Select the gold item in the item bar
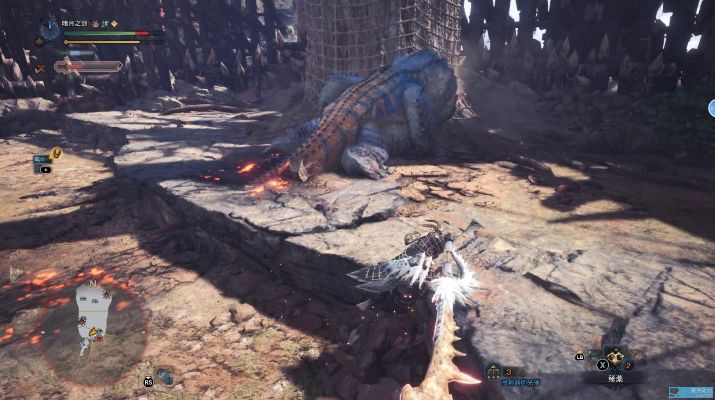The height and width of the screenshot is (400, 715). pos(612,357)
